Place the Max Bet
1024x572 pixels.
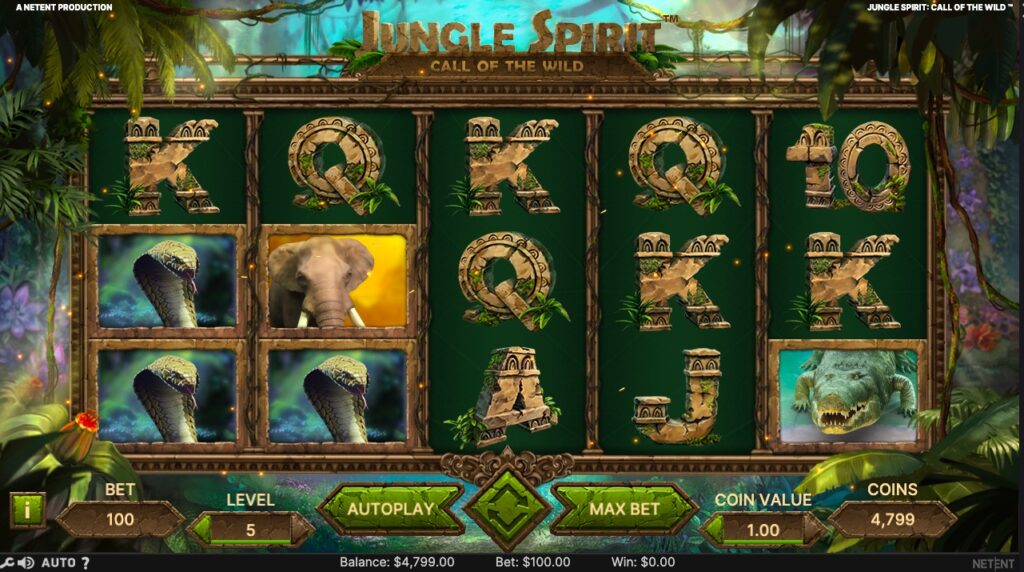[x=624, y=509]
